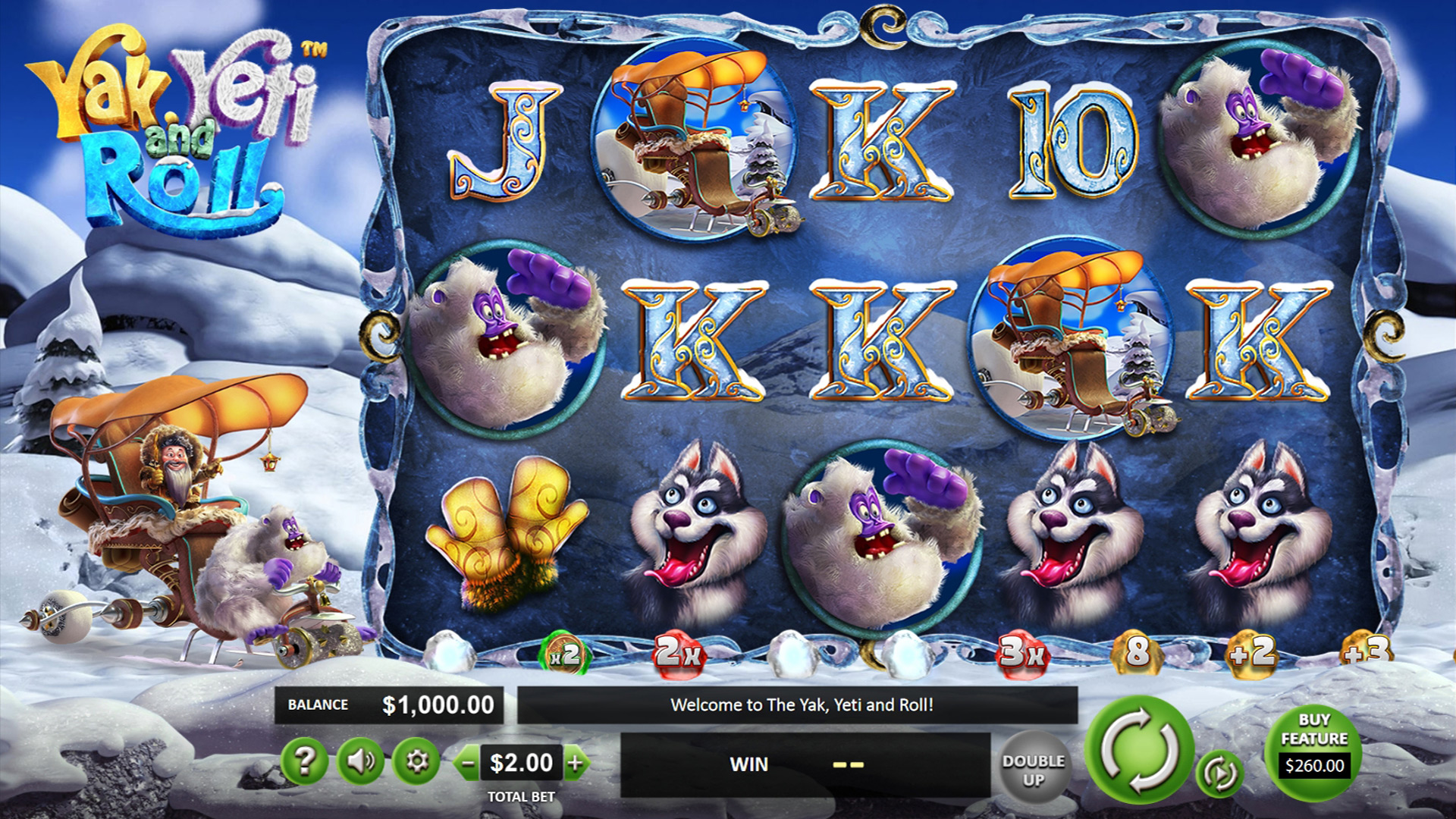Select the Total Bet label area
The height and width of the screenshot is (819, 1456).
coord(521,797)
